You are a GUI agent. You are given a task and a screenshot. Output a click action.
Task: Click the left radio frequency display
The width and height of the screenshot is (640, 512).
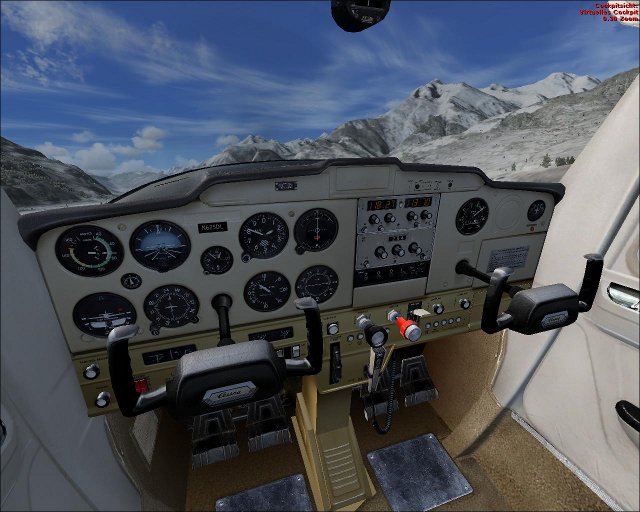[x=382, y=203]
